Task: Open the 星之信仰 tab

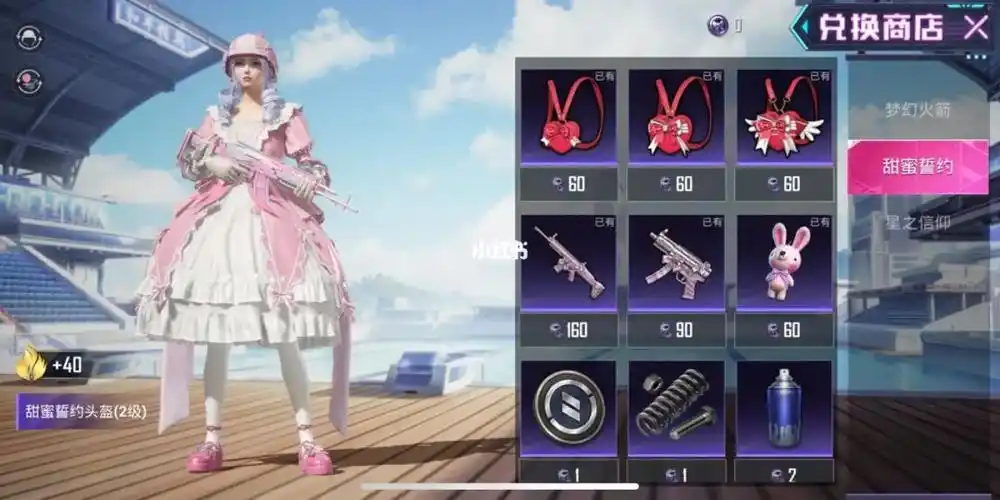Action: click(917, 222)
